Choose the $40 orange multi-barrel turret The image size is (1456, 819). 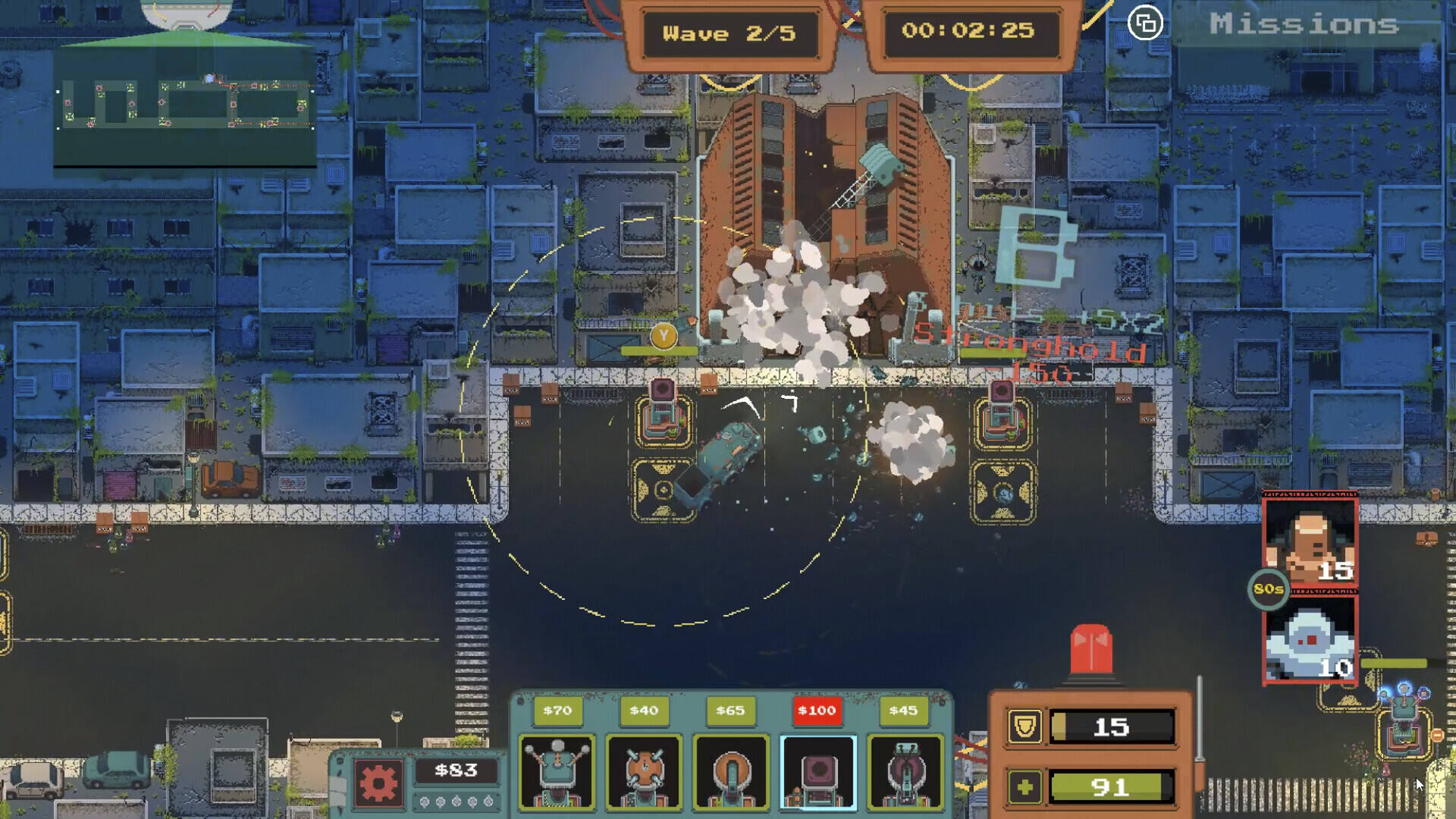(x=644, y=771)
